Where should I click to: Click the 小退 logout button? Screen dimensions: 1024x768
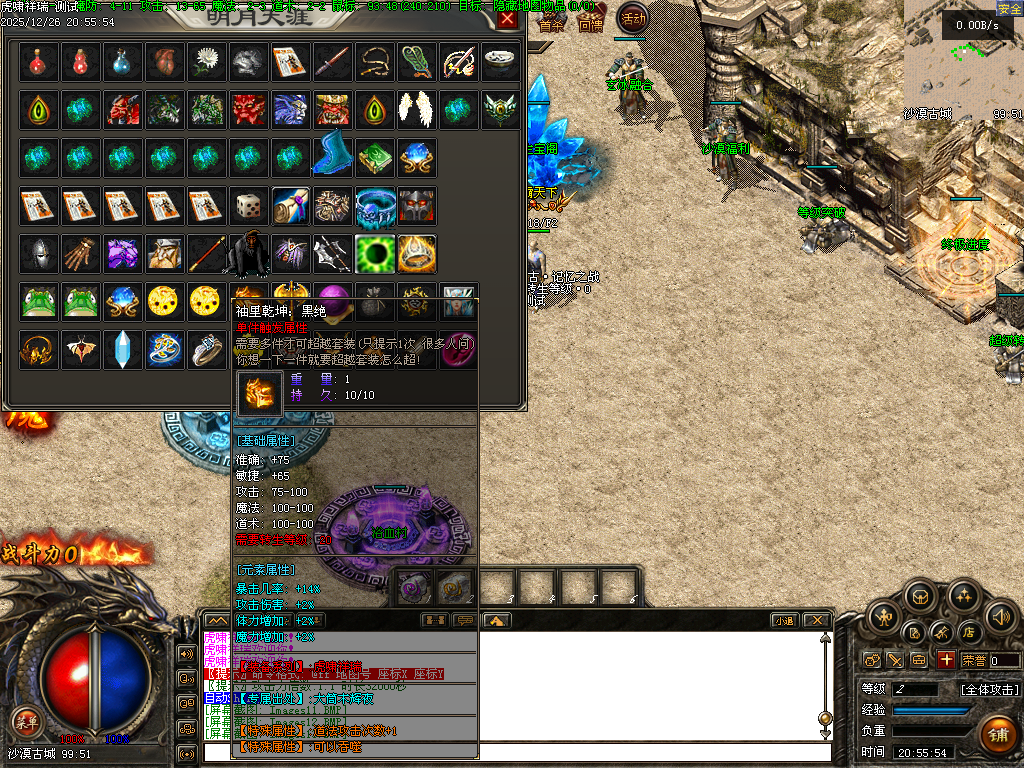click(x=783, y=620)
